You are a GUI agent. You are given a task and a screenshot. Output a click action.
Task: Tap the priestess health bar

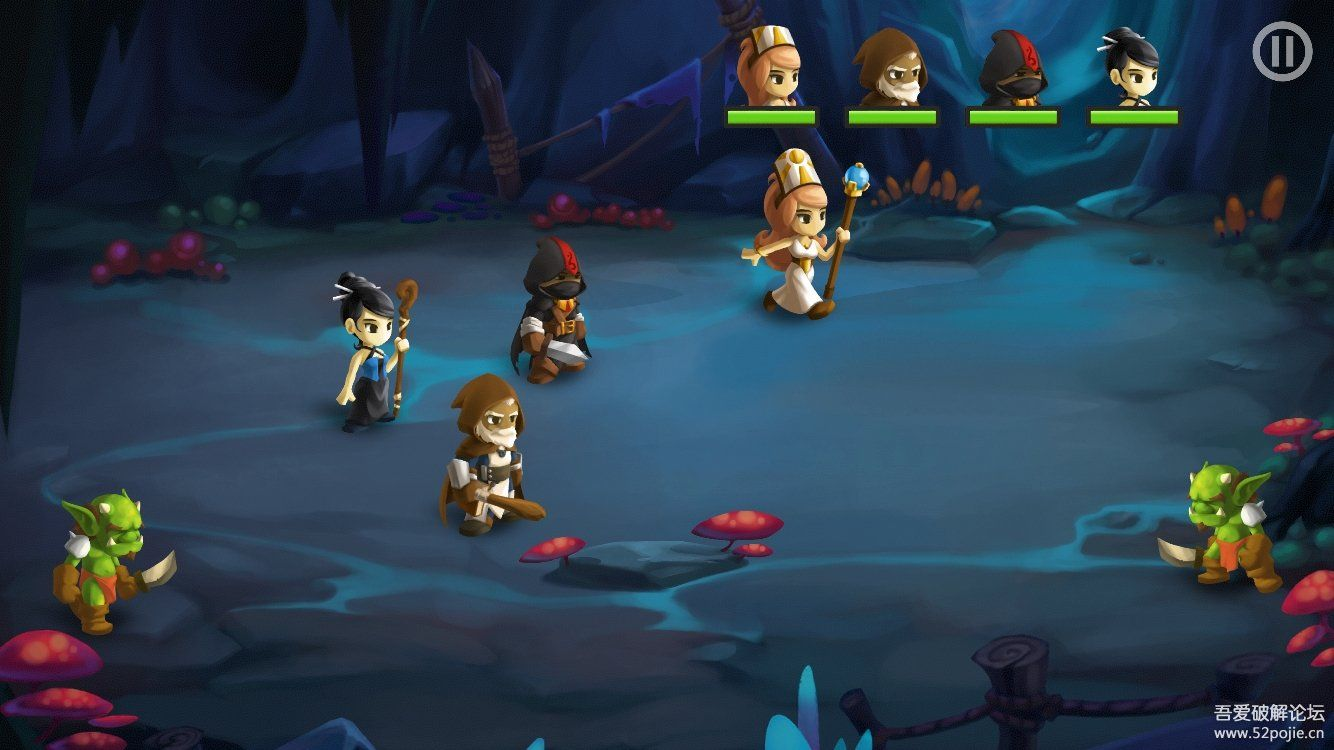770,115
